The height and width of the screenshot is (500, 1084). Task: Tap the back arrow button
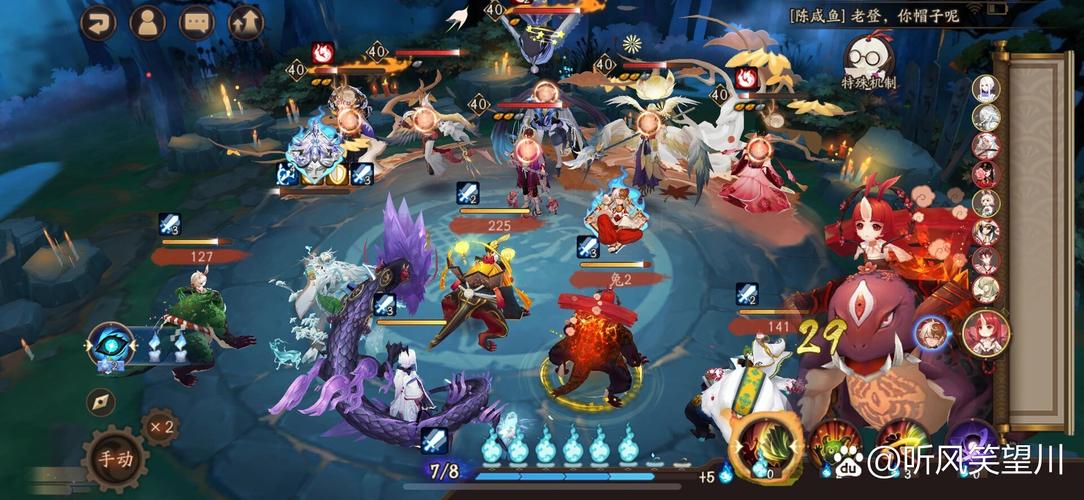coord(98,22)
